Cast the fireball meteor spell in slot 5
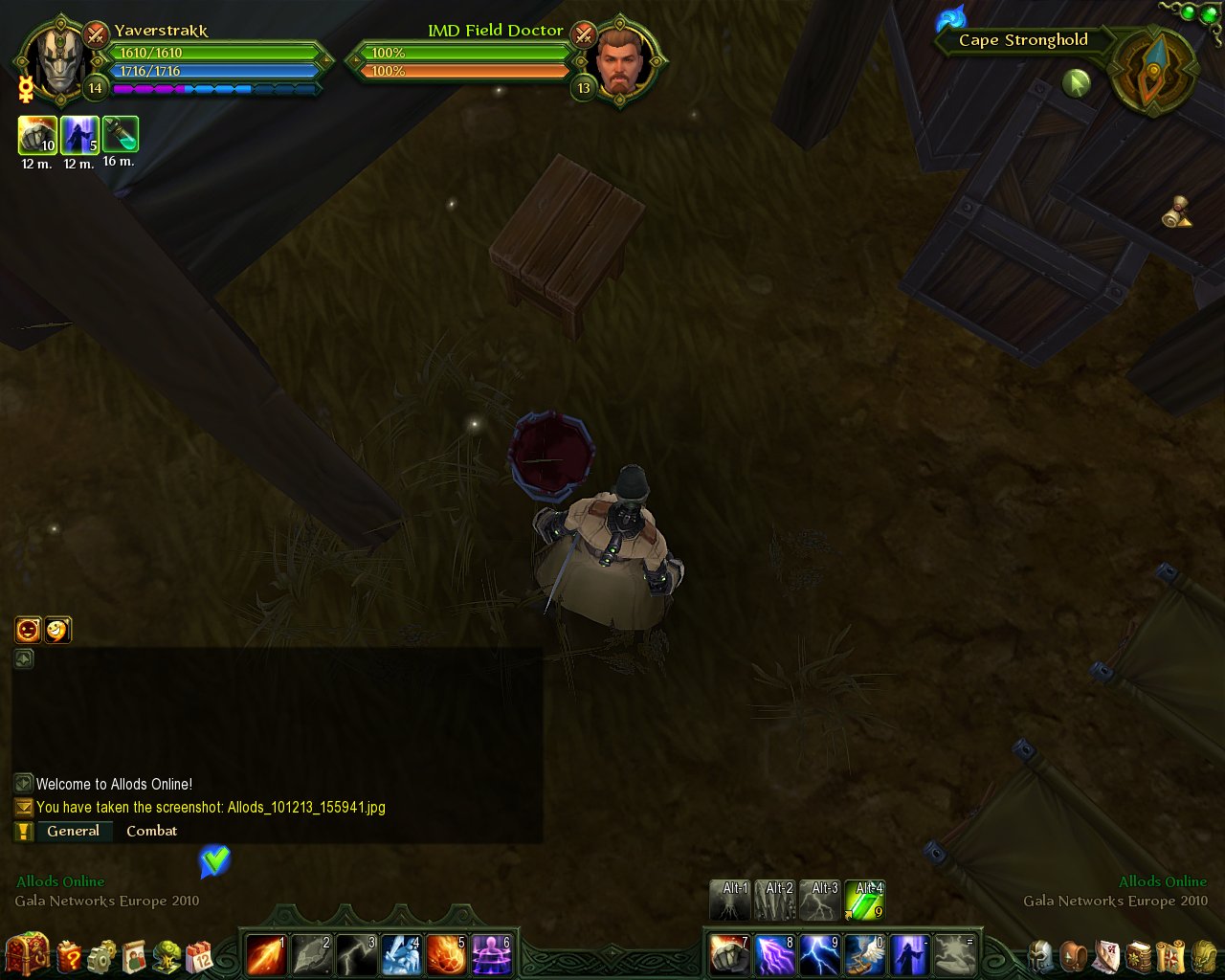This screenshot has width=1225, height=980. tap(447, 954)
